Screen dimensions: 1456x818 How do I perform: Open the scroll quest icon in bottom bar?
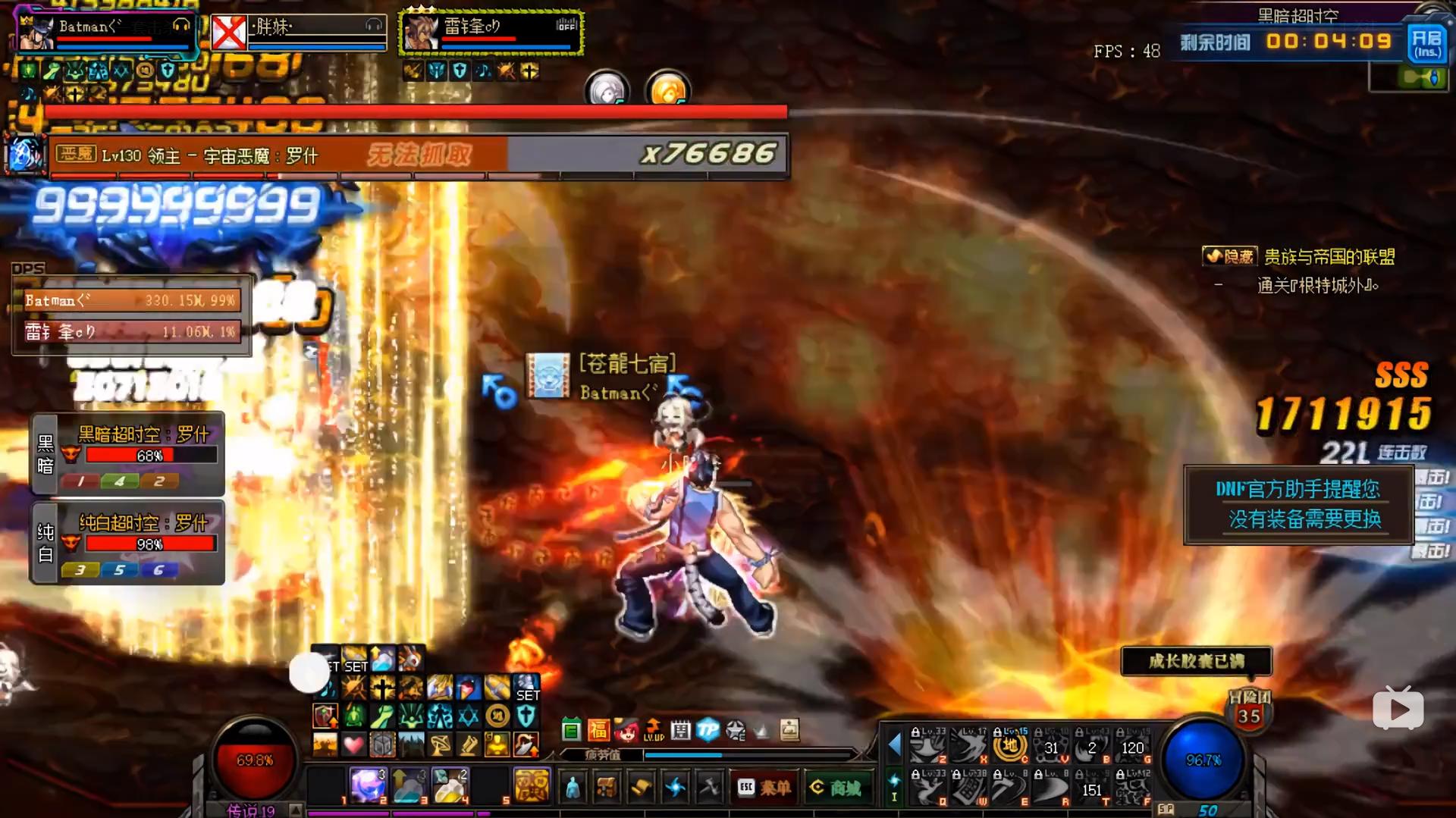(641, 788)
